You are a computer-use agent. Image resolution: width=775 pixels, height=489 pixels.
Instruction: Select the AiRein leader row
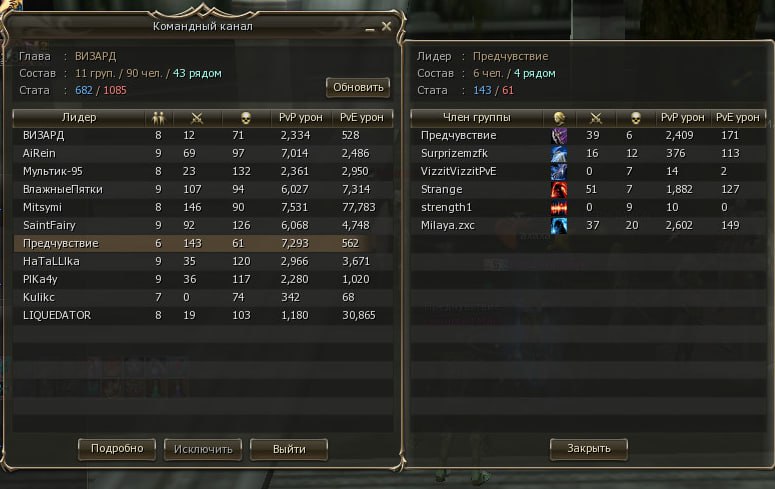pos(200,153)
